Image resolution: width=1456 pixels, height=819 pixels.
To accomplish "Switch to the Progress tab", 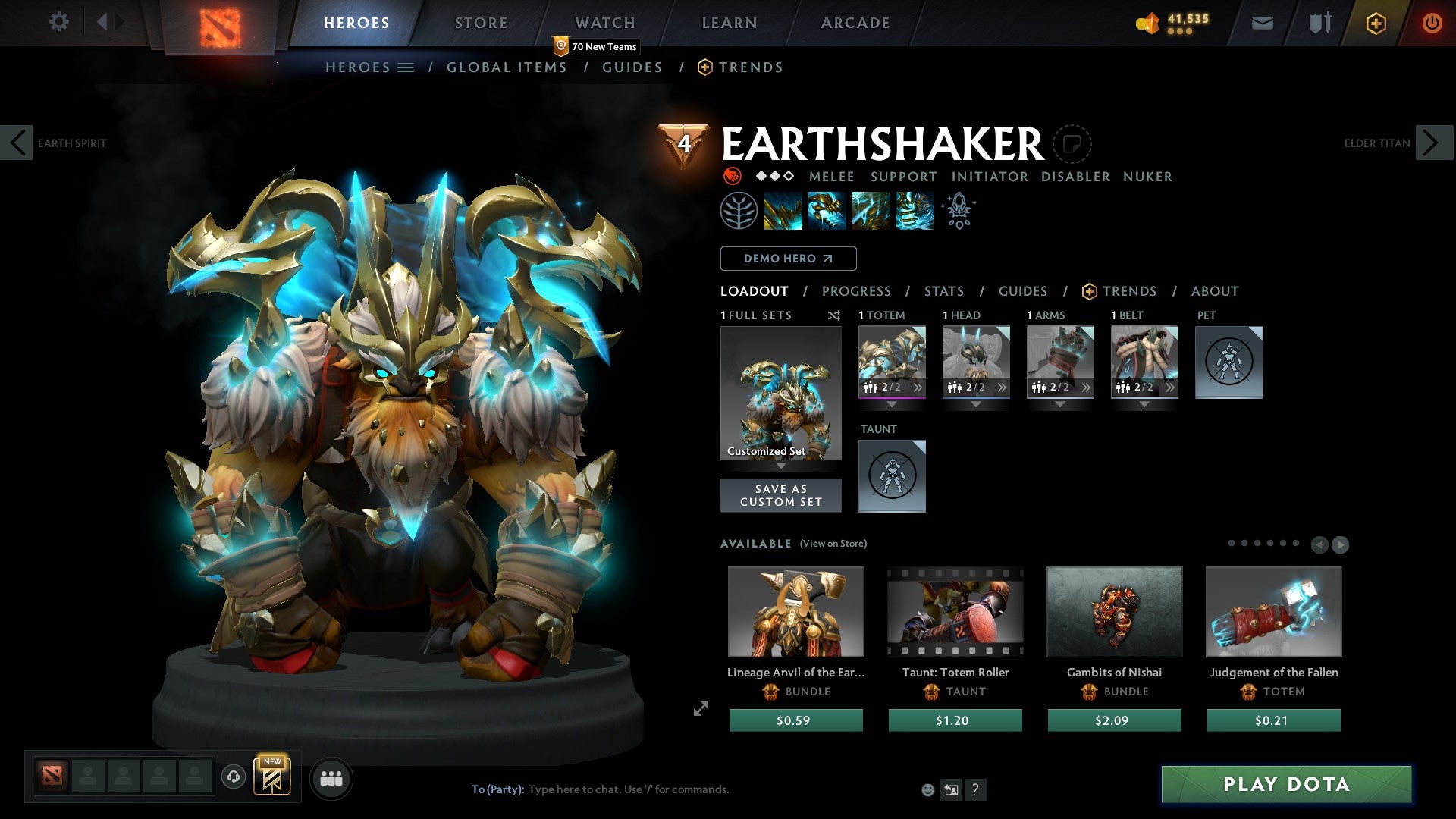I will click(x=857, y=290).
